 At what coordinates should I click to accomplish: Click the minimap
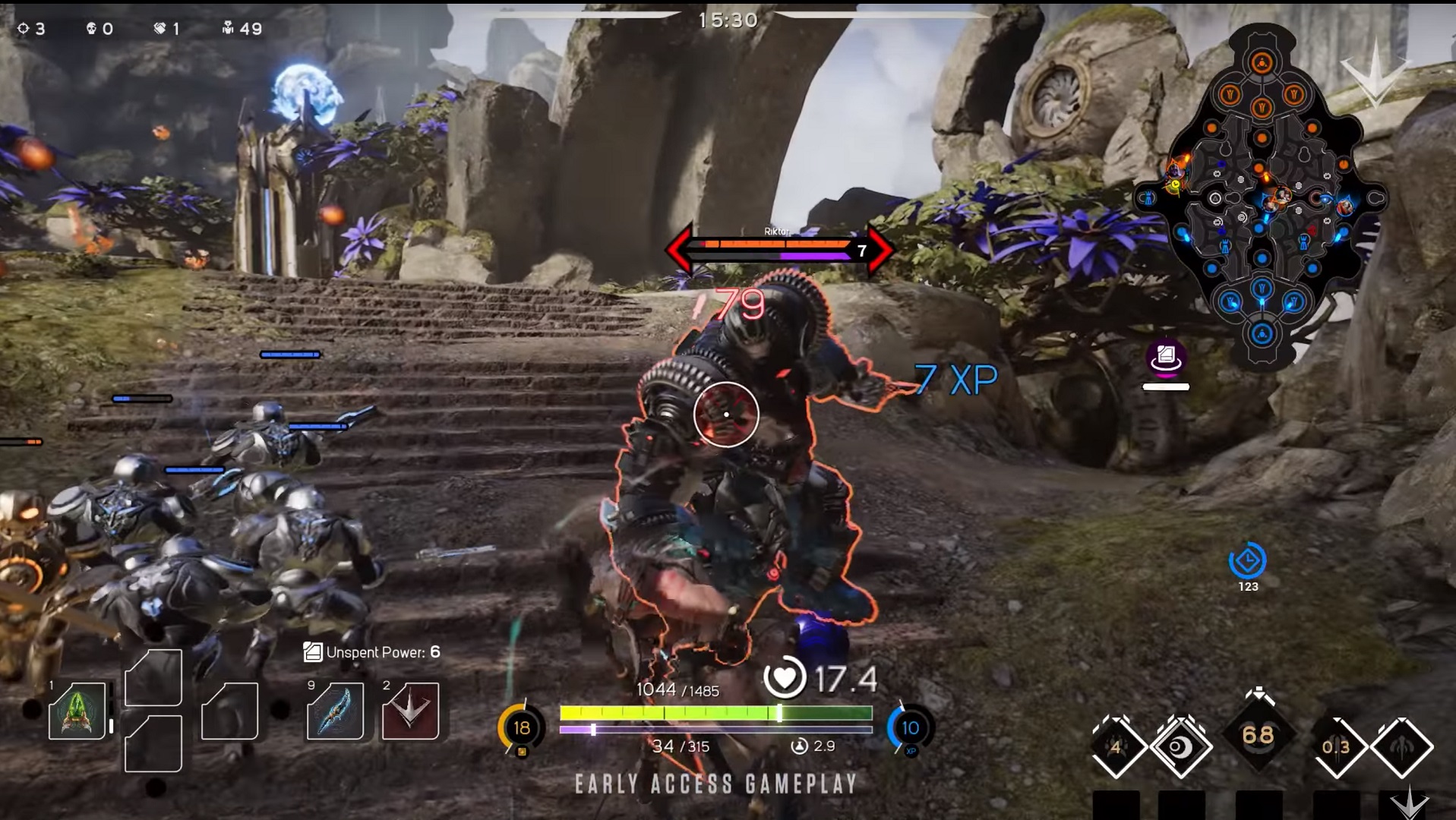point(1262,197)
